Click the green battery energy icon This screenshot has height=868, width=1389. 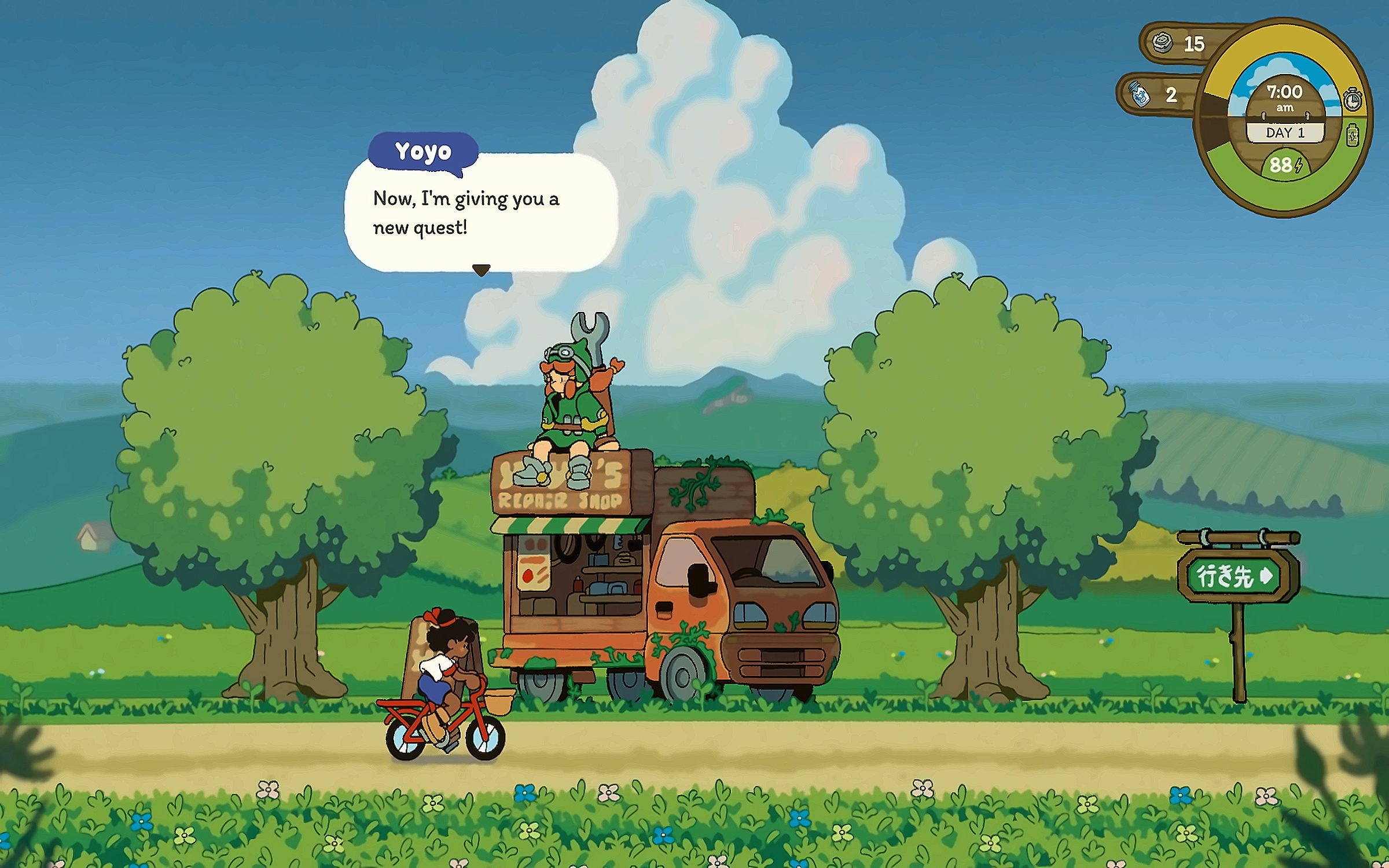1353,135
